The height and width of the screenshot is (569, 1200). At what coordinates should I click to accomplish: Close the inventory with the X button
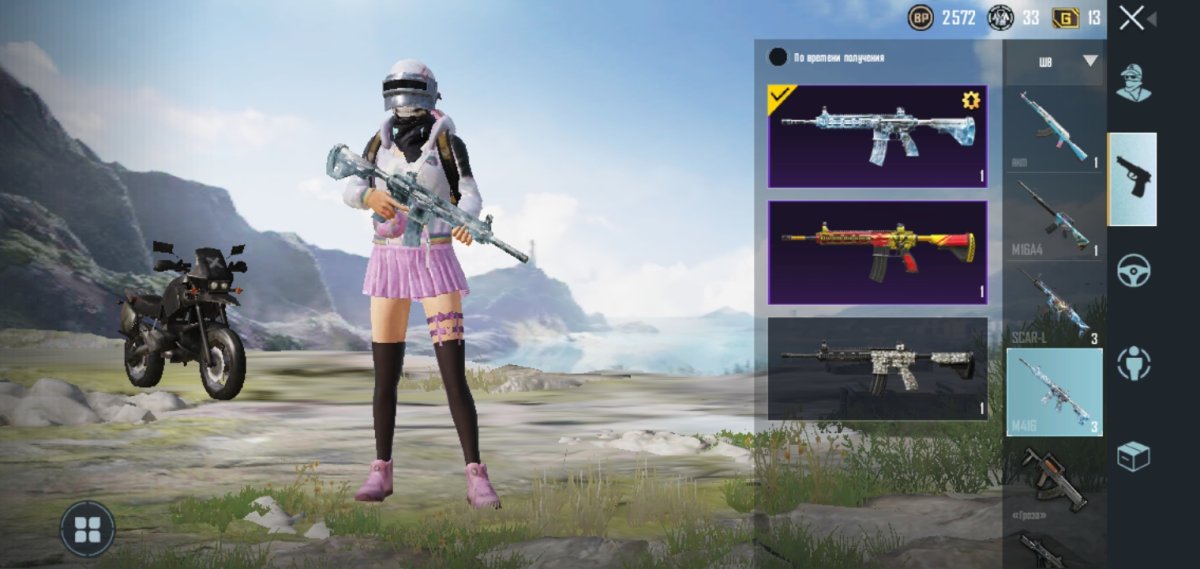(x=1132, y=18)
